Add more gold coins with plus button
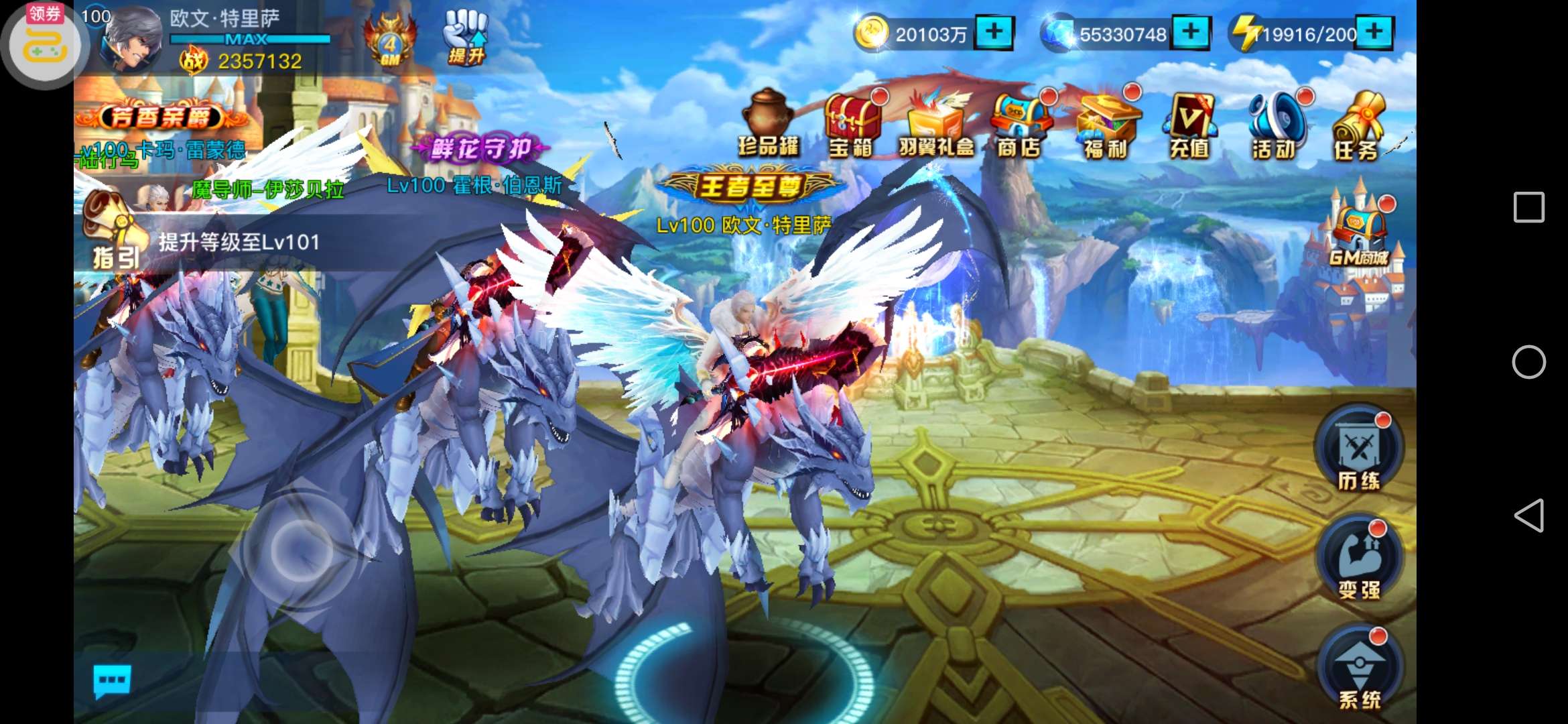The image size is (1568, 724). tap(994, 32)
